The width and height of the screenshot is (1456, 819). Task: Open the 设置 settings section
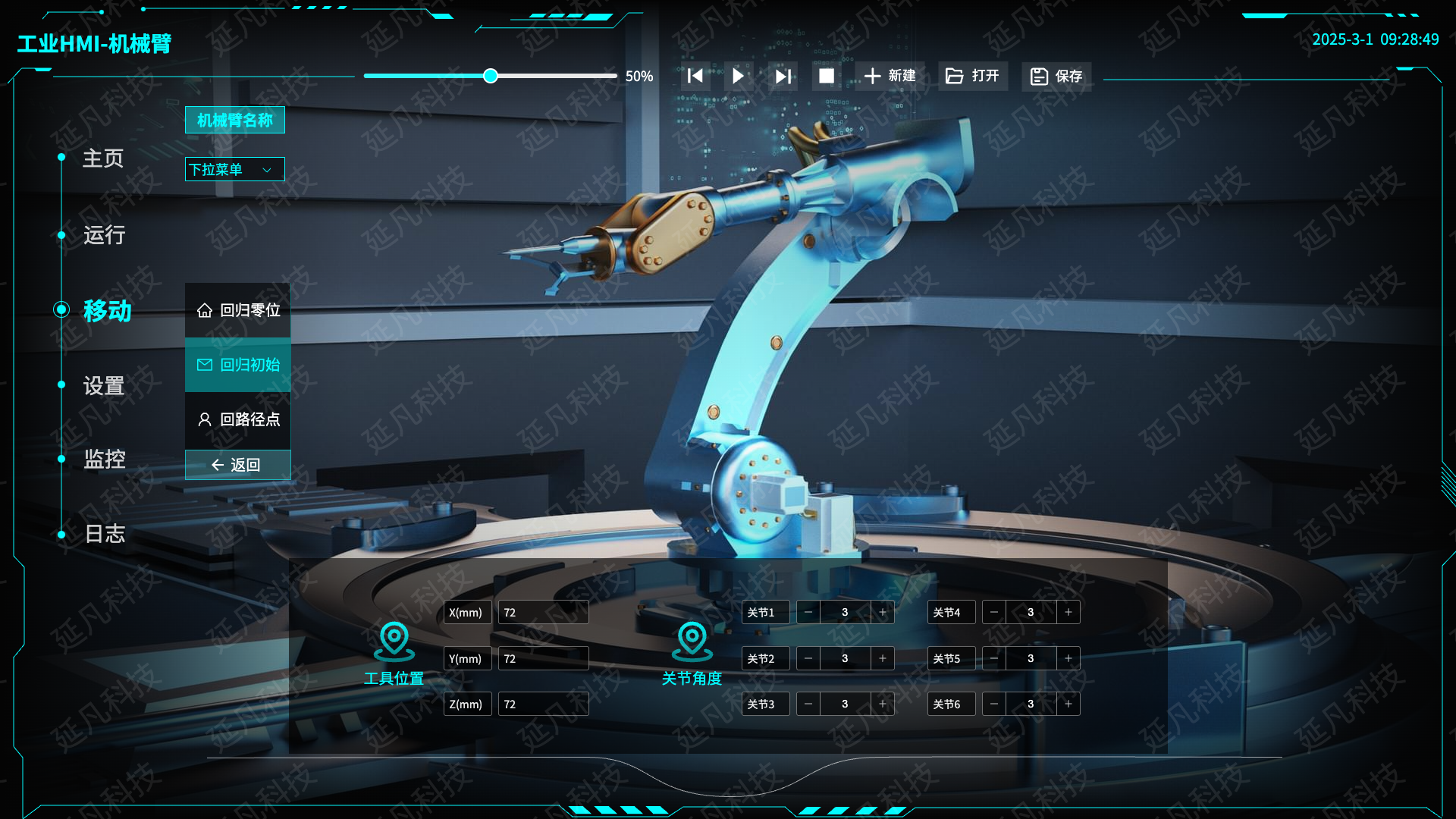(104, 386)
